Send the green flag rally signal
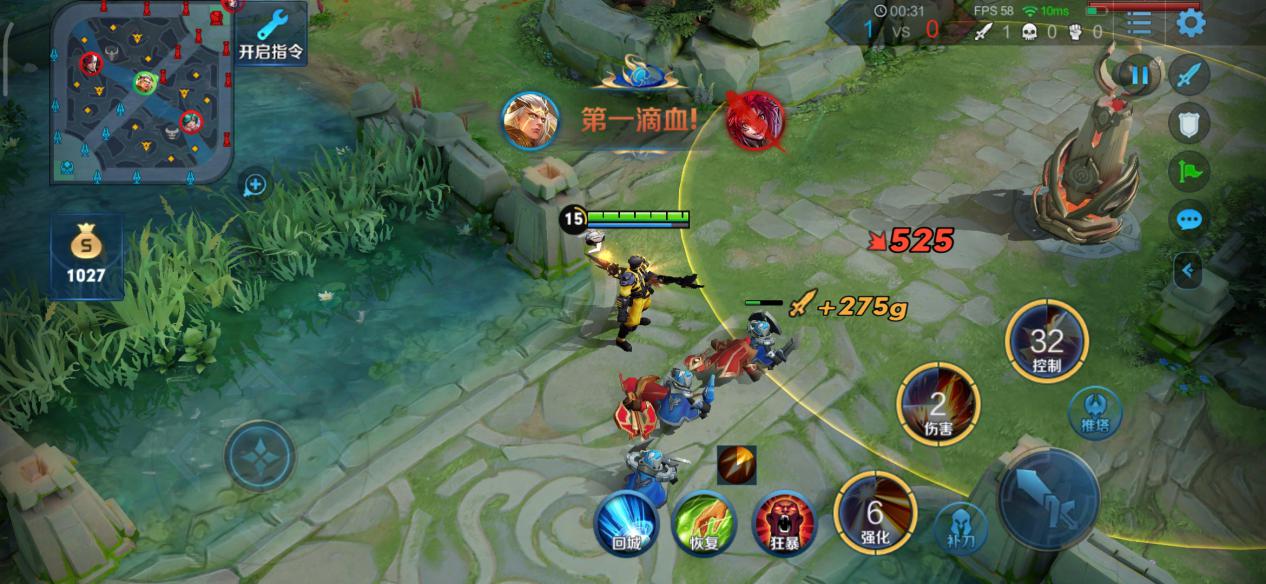This screenshot has height=584, width=1266. click(x=1189, y=171)
